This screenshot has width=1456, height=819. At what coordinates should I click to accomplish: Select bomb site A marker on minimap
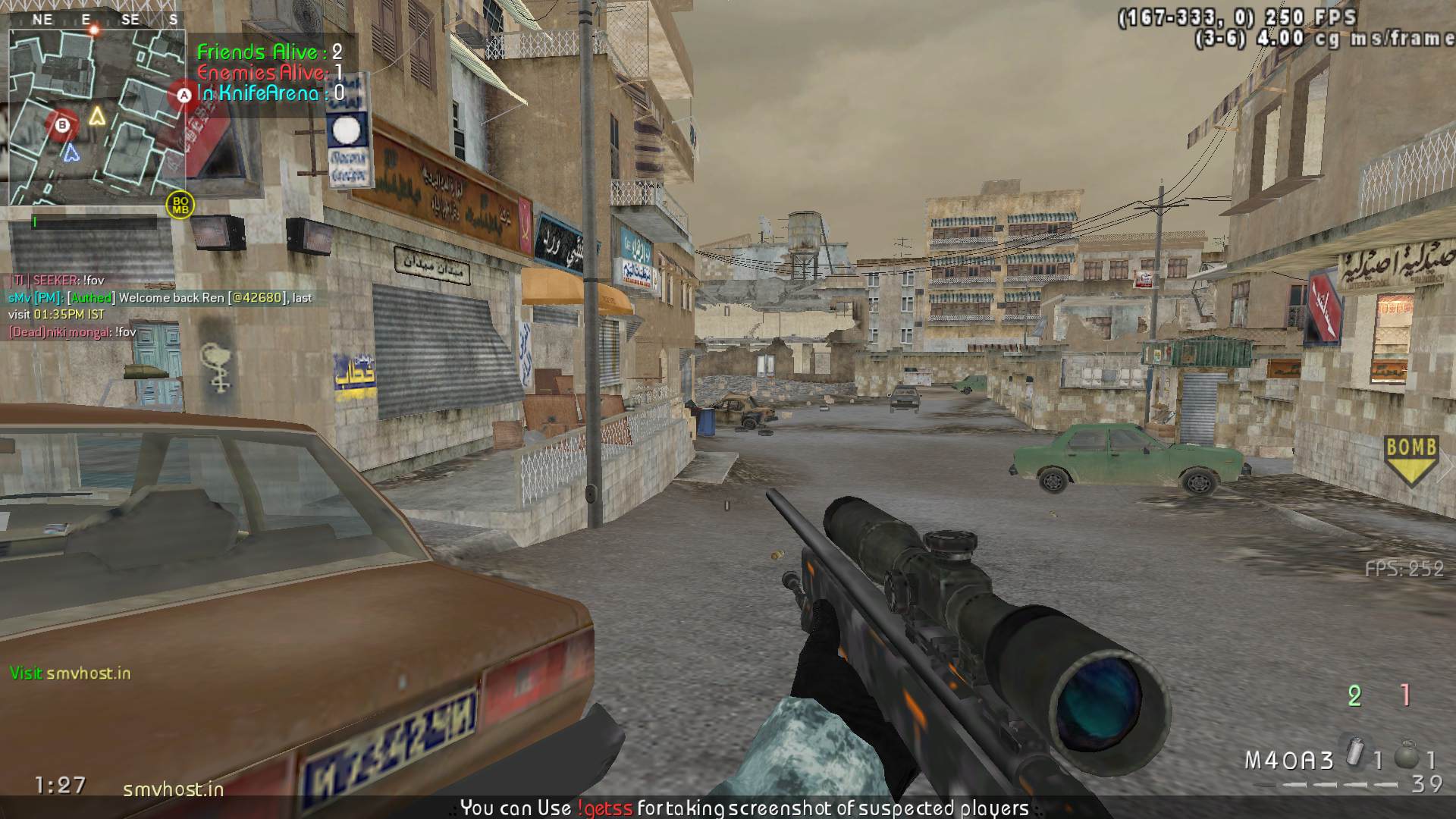click(184, 96)
